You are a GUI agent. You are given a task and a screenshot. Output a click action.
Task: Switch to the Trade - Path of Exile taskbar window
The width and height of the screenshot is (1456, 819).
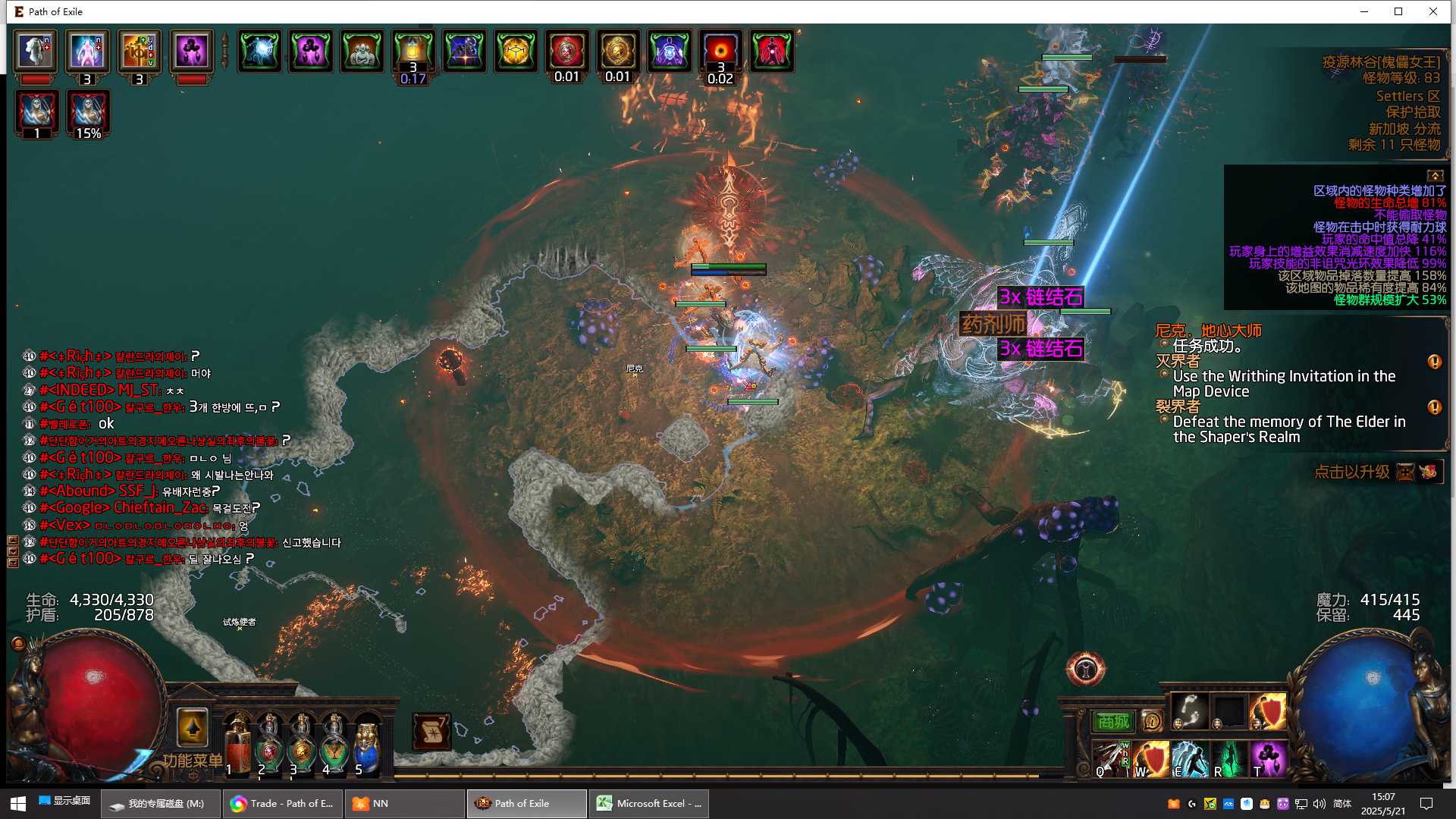(x=283, y=804)
